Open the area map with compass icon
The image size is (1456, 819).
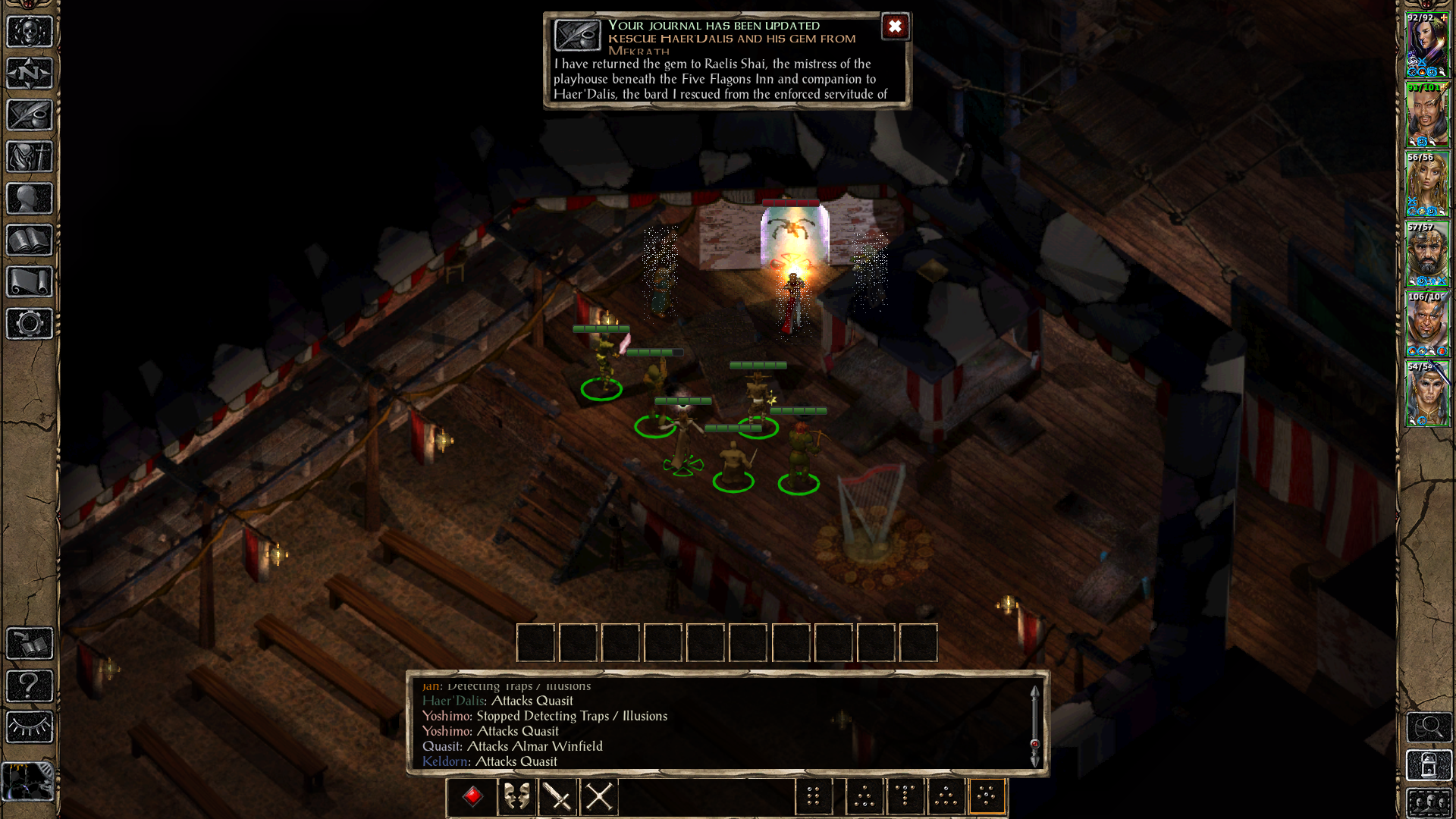[30, 74]
